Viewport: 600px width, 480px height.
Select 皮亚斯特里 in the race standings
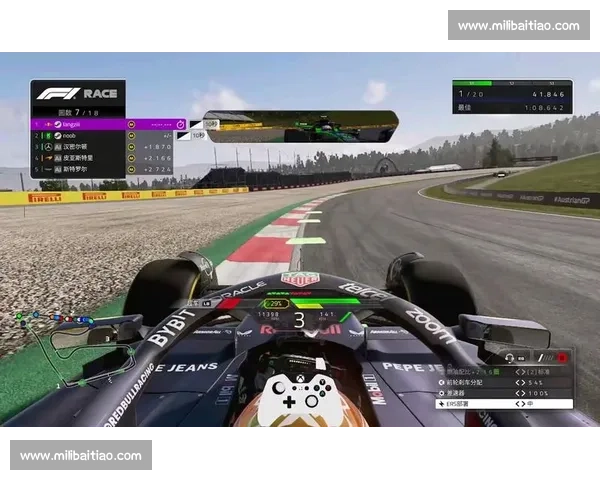click(x=100, y=158)
